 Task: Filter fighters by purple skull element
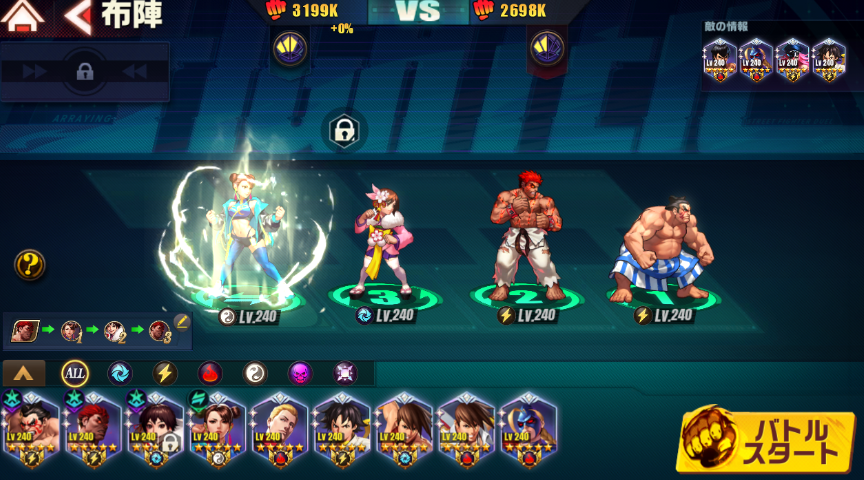tap(300, 374)
